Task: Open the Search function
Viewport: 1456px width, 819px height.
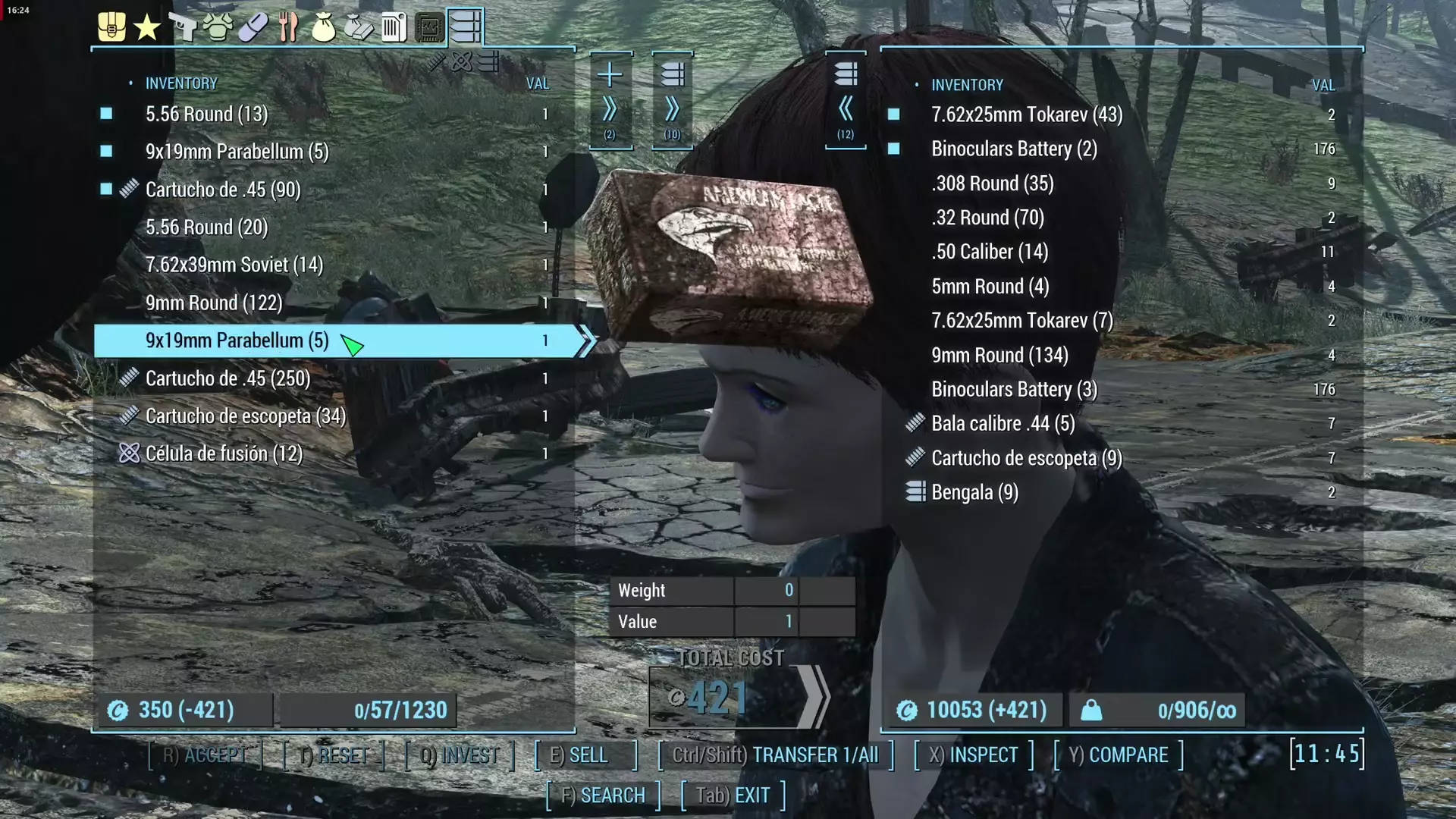Action: 603,795
